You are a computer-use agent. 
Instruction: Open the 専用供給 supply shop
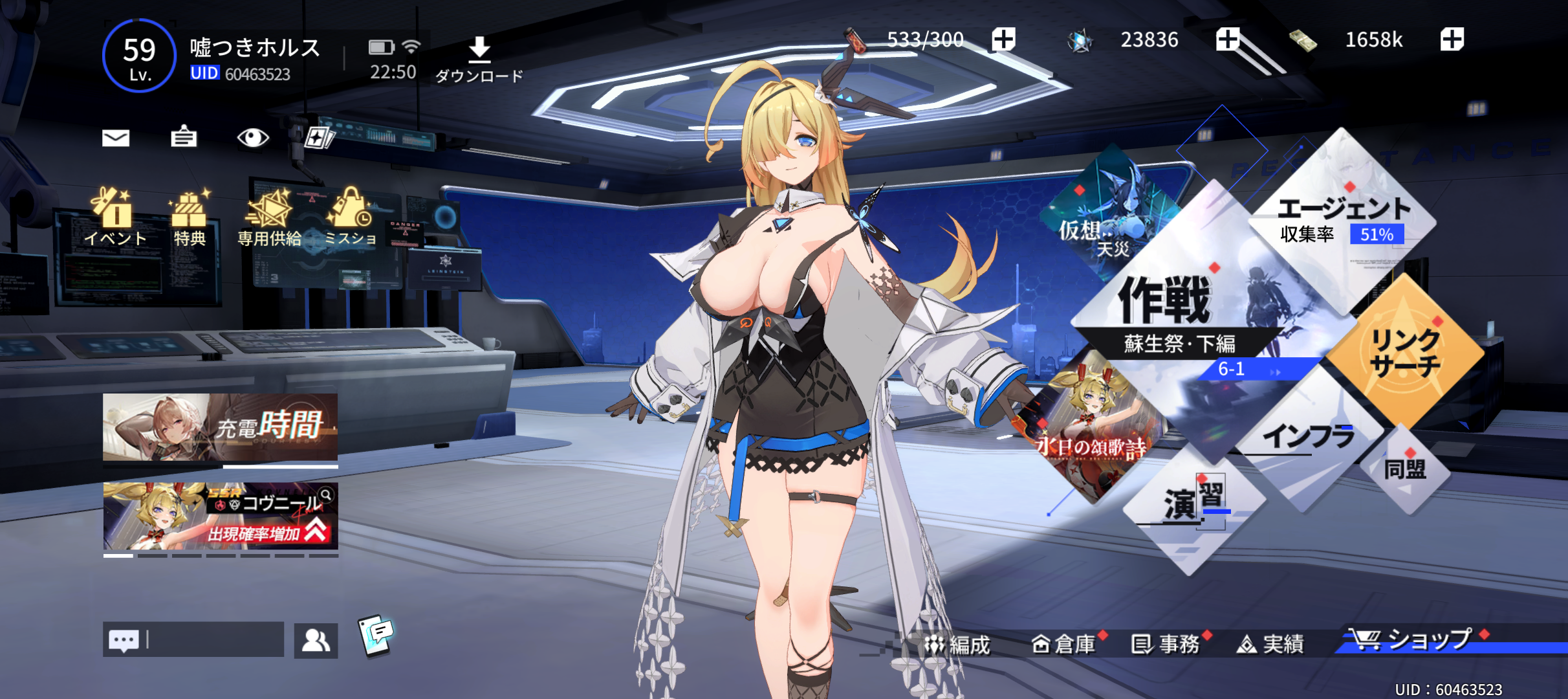point(269,217)
